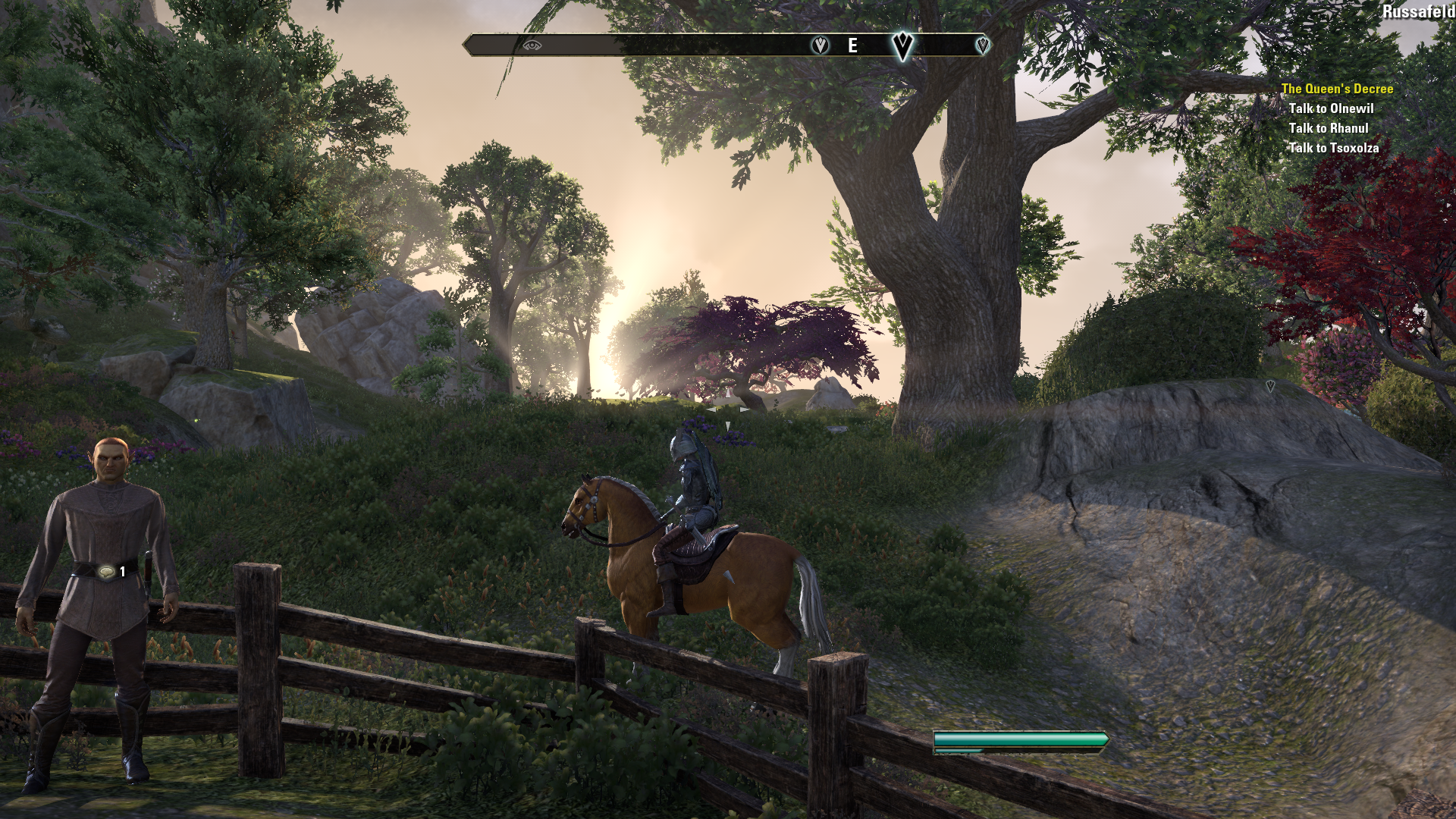Click the eye icon on the compass bar
This screenshot has width=1456, height=819.
click(532, 45)
